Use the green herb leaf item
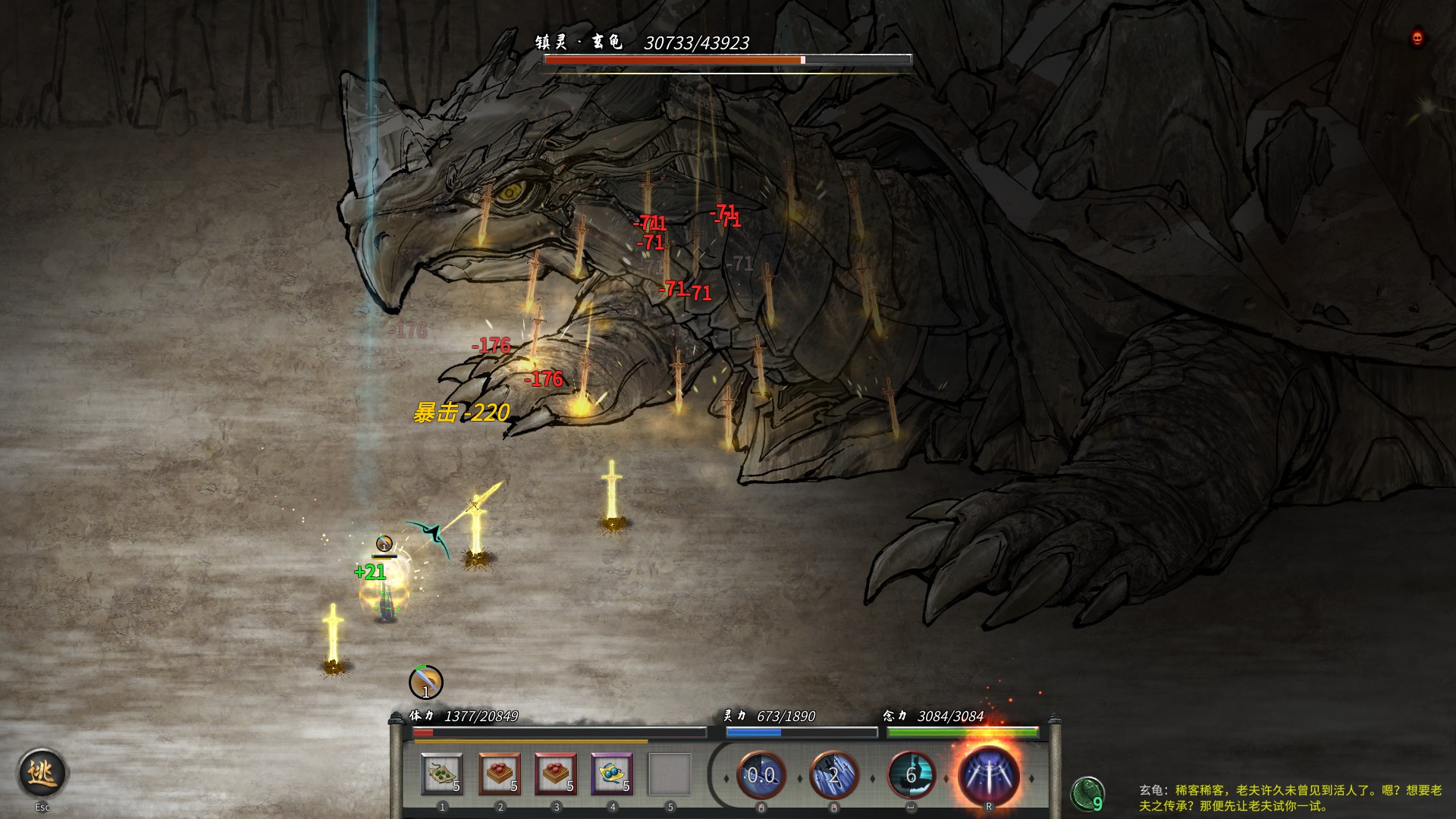The image size is (1456, 819). point(441,774)
